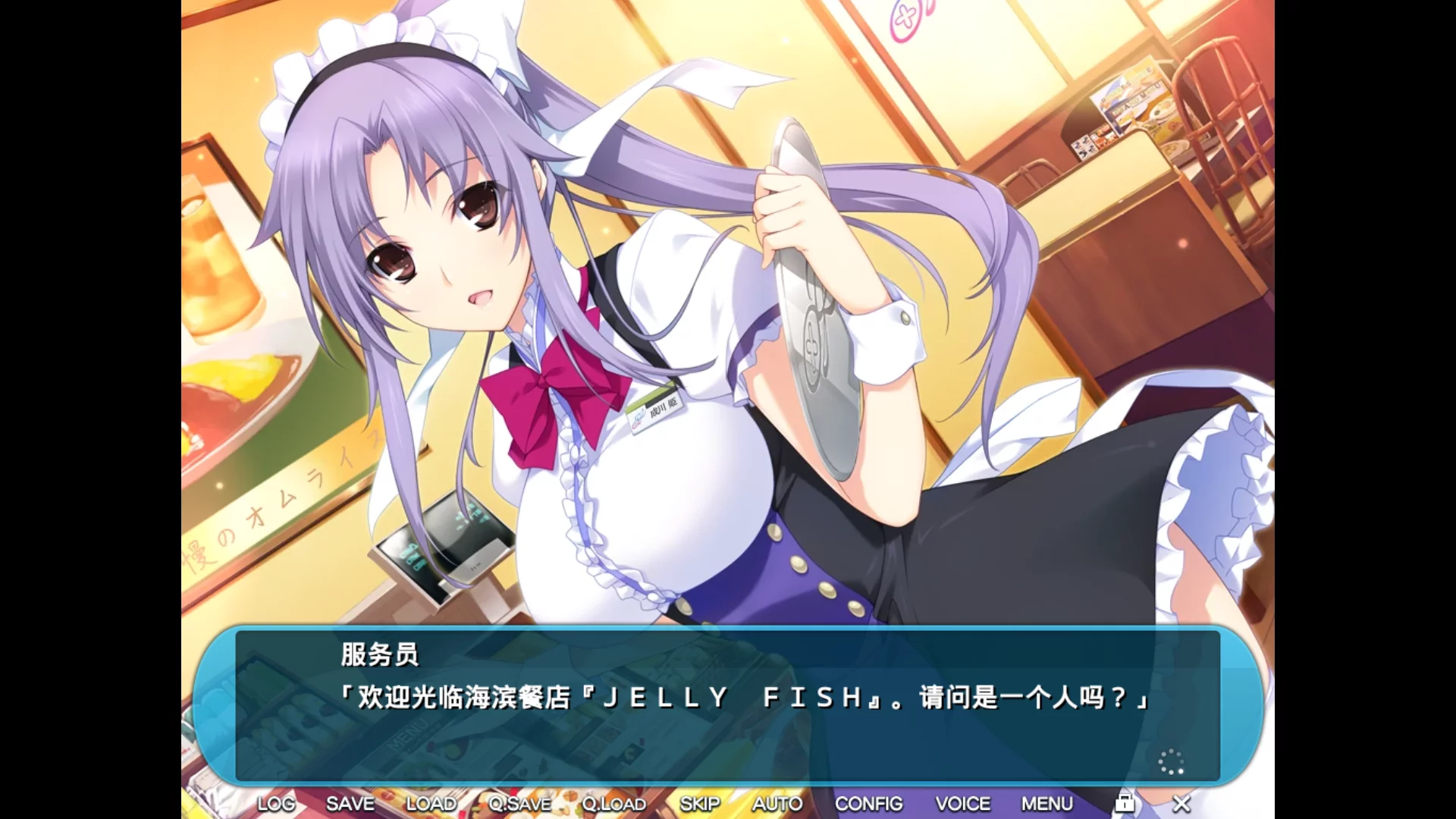Image resolution: width=1456 pixels, height=819 pixels.
Task: Perform a quick save with Q.SAVE
Action: (520, 803)
